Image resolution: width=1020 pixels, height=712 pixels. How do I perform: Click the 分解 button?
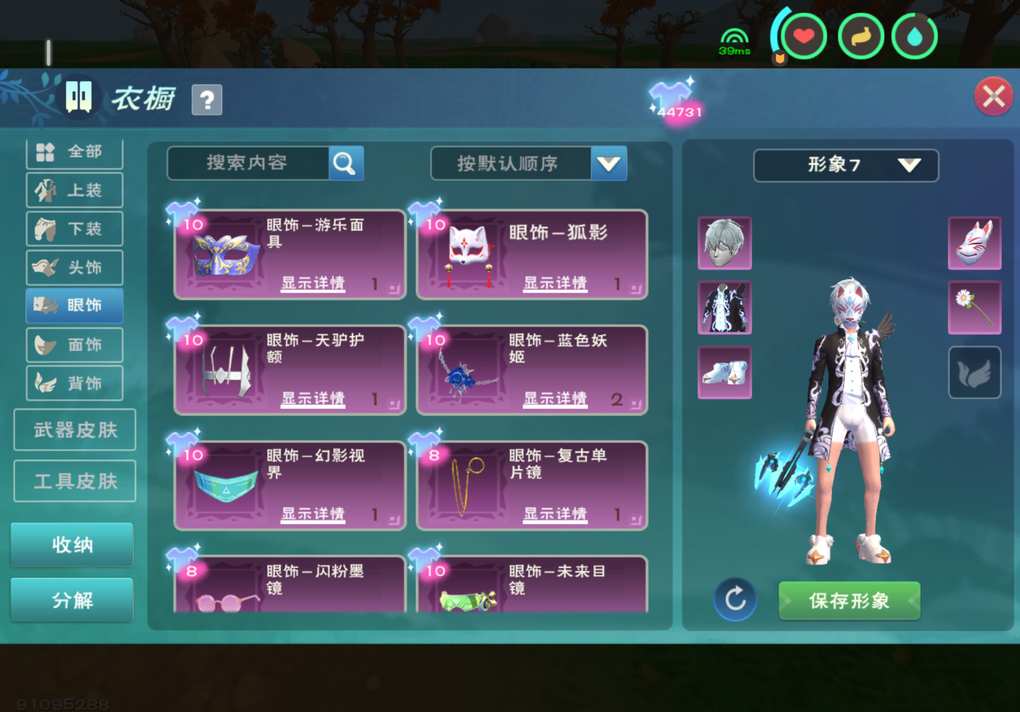(72, 600)
